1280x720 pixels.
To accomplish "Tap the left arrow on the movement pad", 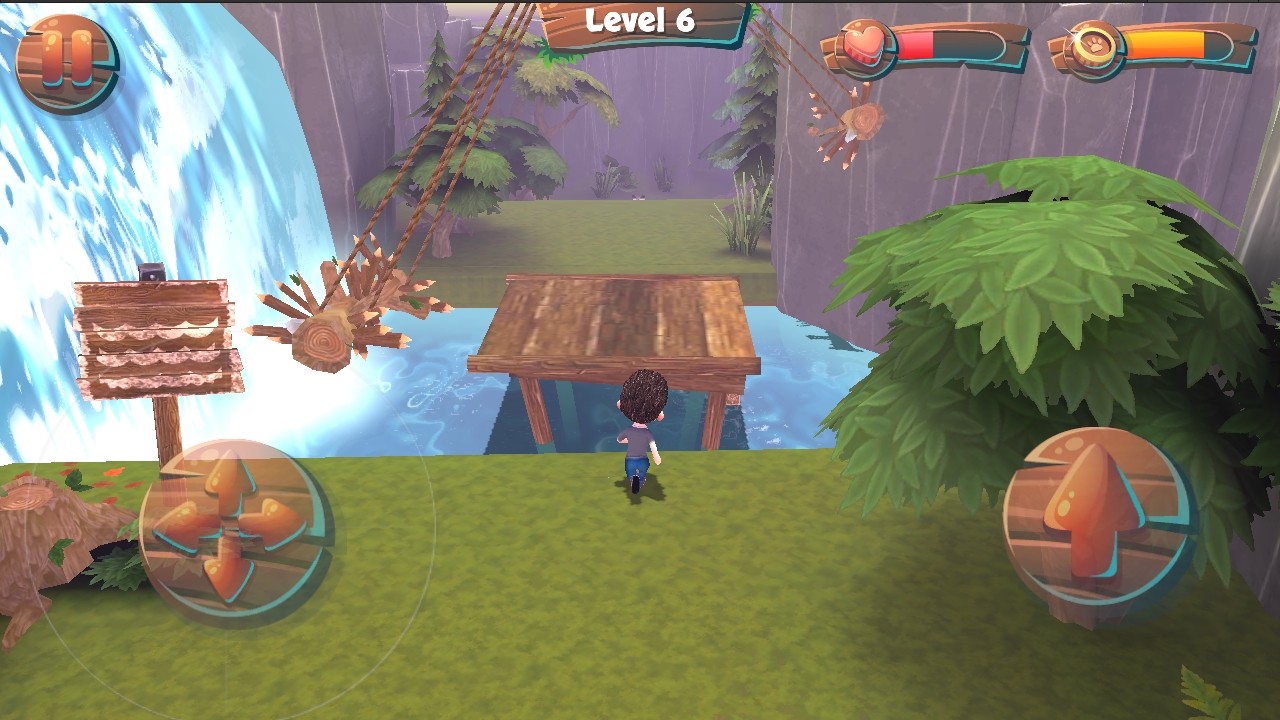I will (x=180, y=528).
